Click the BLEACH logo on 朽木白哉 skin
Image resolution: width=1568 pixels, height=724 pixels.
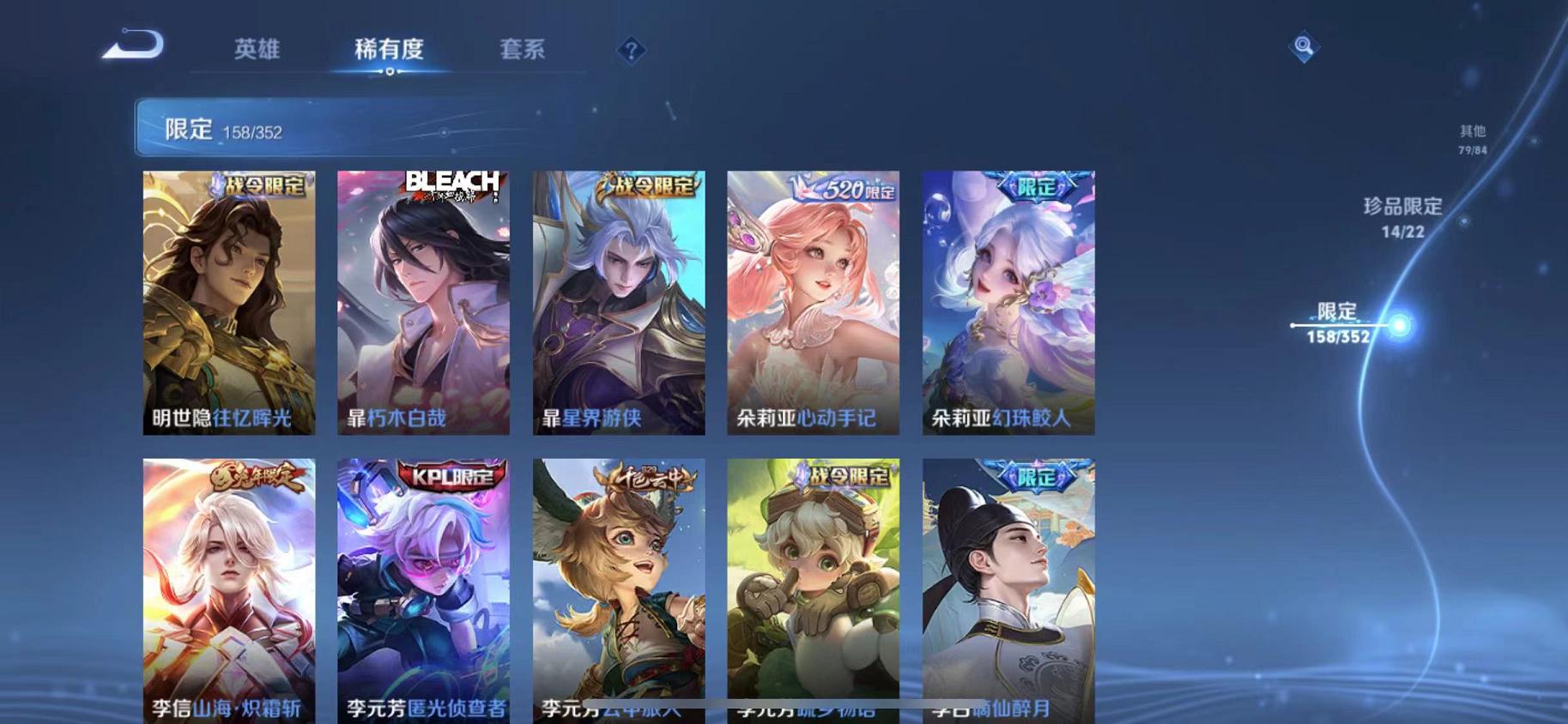click(x=451, y=187)
